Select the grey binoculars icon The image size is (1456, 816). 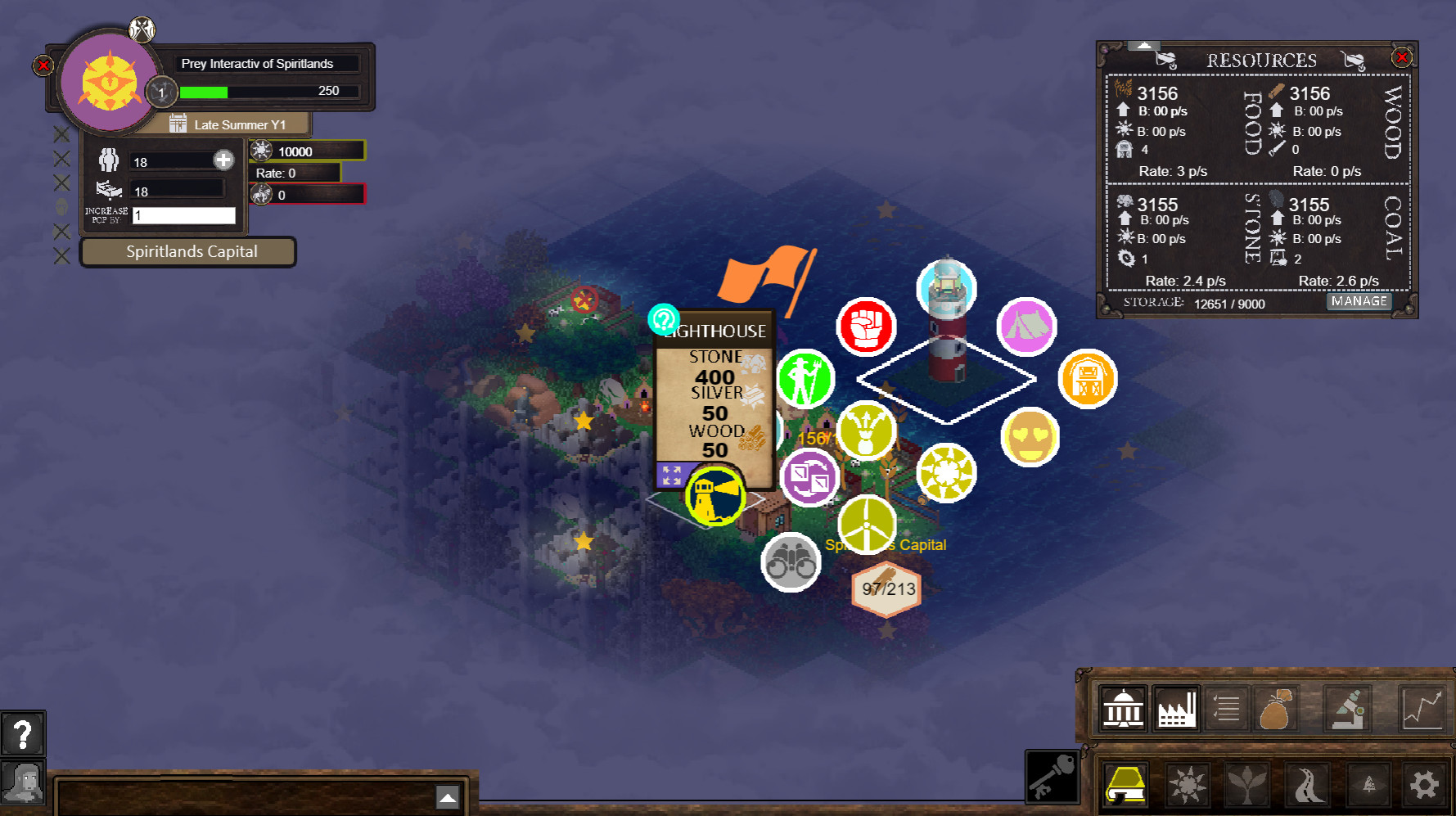coord(791,561)
